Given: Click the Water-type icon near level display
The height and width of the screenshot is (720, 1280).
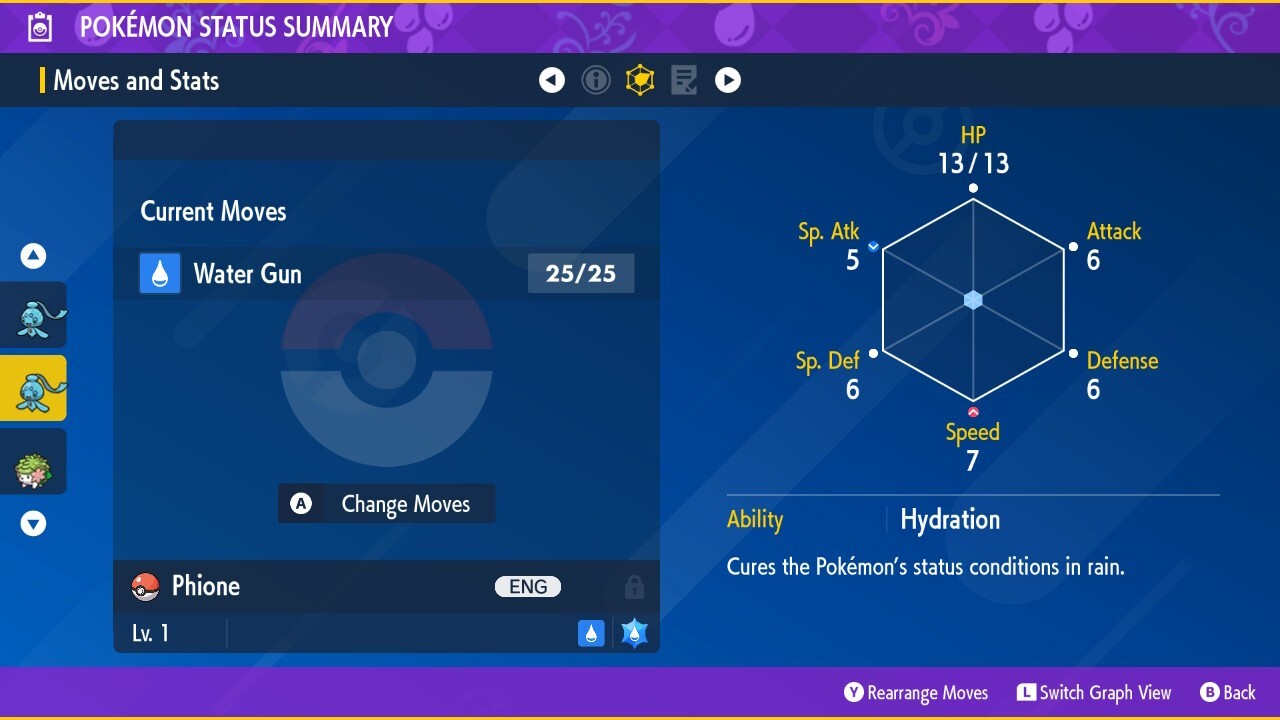Looking at the screenshot, I should [x=591, y=632].
